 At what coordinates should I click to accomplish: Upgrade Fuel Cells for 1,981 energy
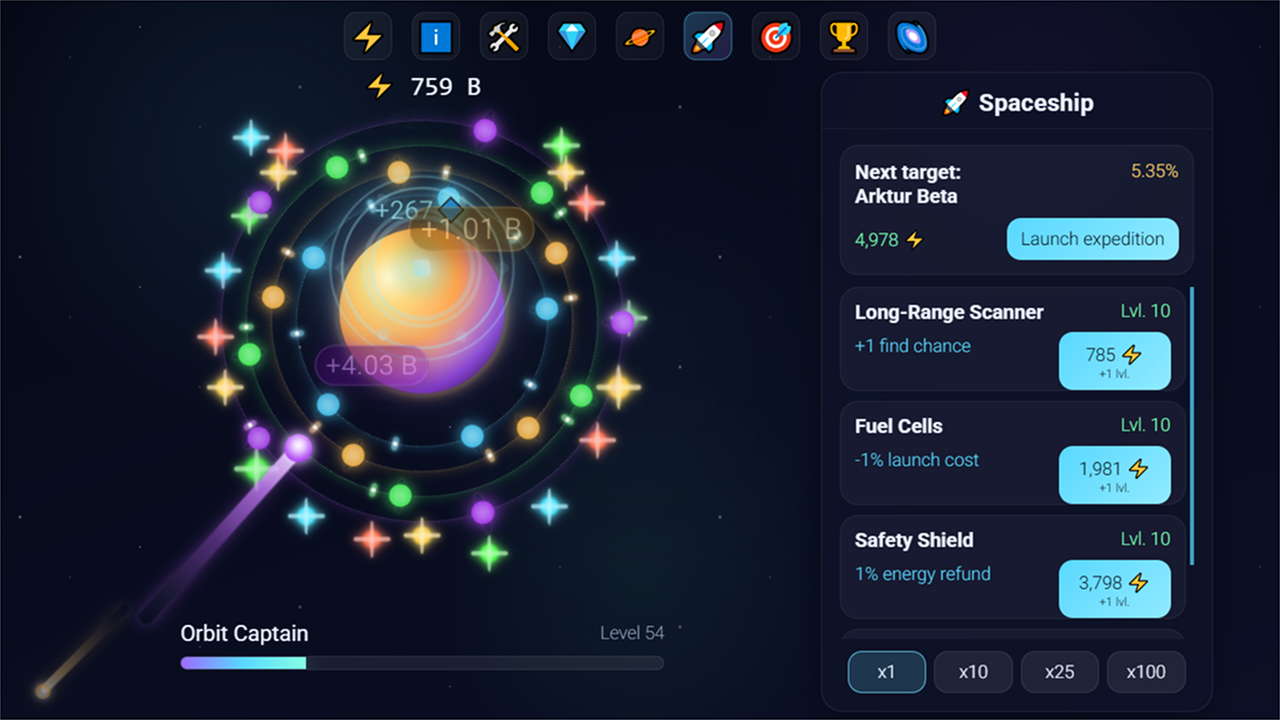pos(1115,475)
